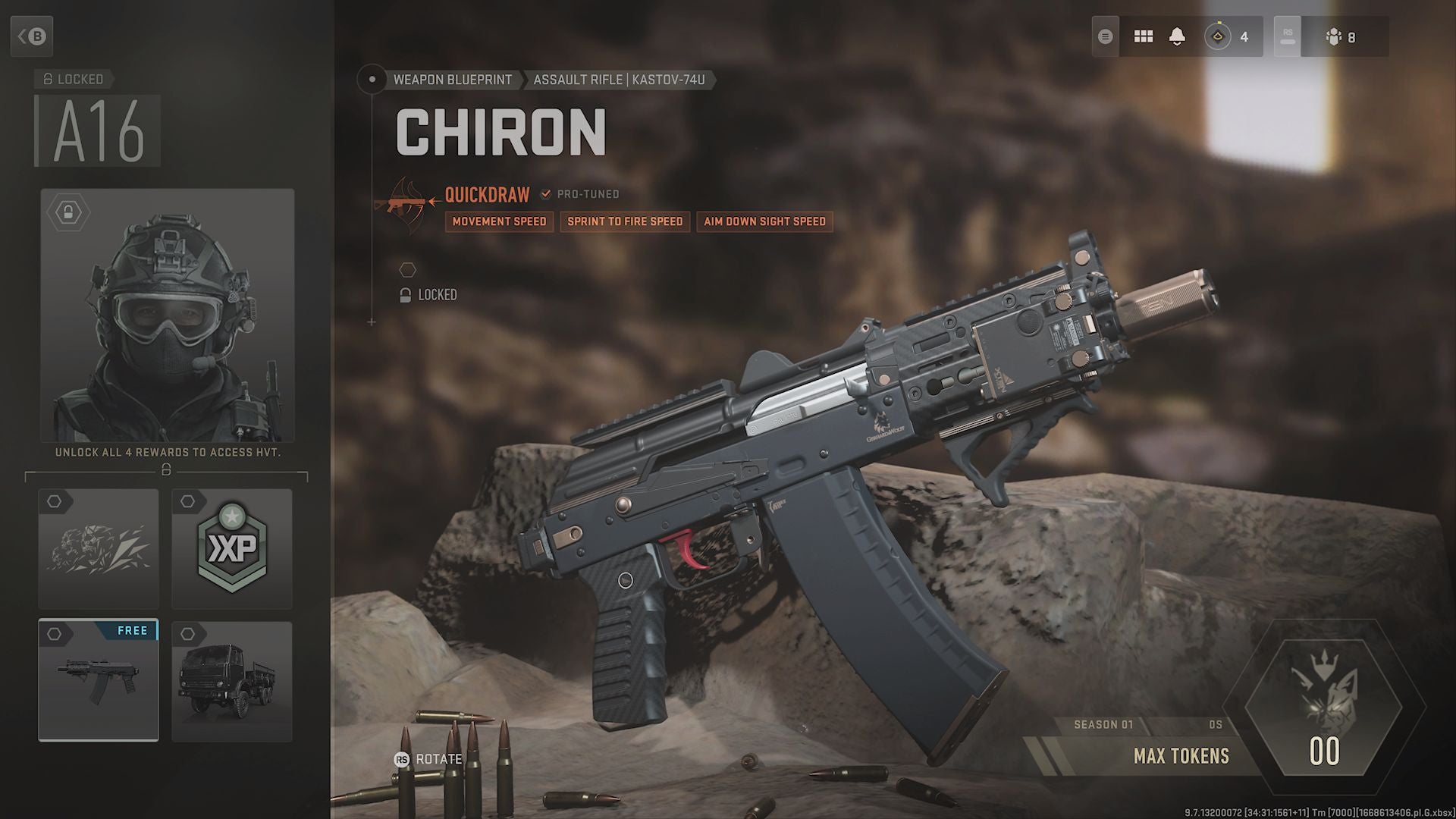Show notifications via the bell icon
1456x819 pixels.
tap(1177, 36)
